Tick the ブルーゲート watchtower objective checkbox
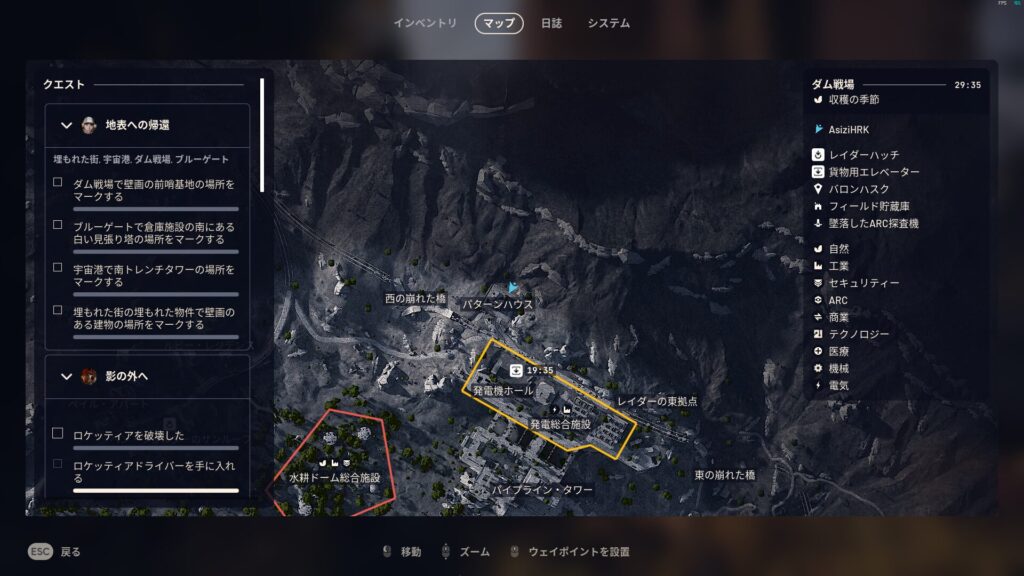1024x576 pixels. tap(58, 225)
